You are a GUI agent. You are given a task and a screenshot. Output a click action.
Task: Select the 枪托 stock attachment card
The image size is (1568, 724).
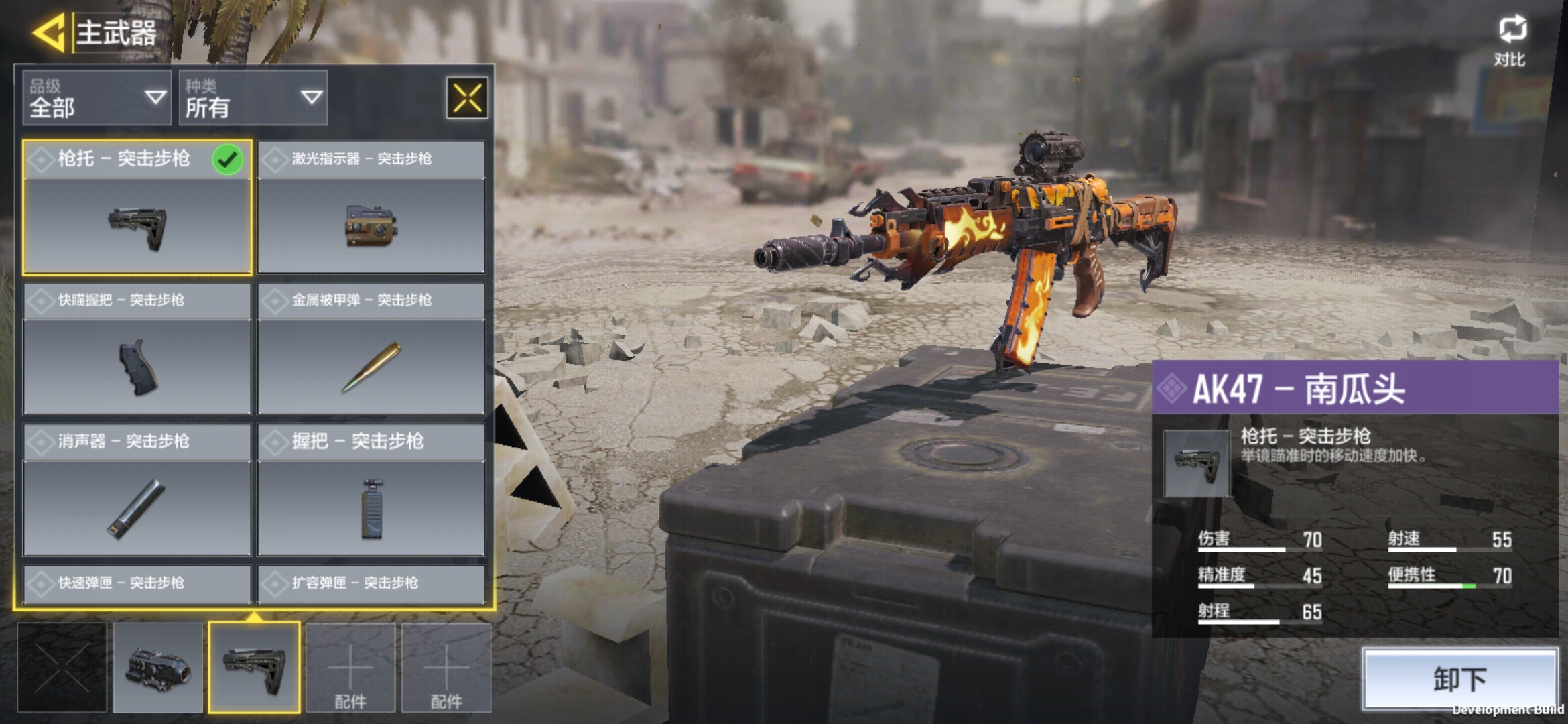click(137, 208)
